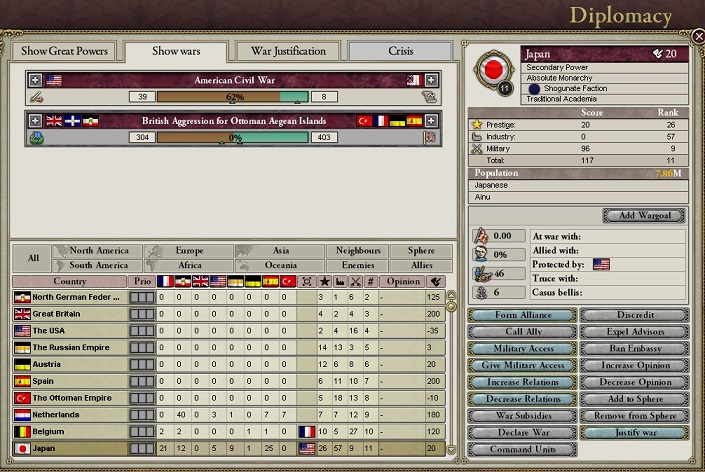Click the Add Wargoal button
Image resolution: width=705 pixels, height=472 pixels.
644,215
